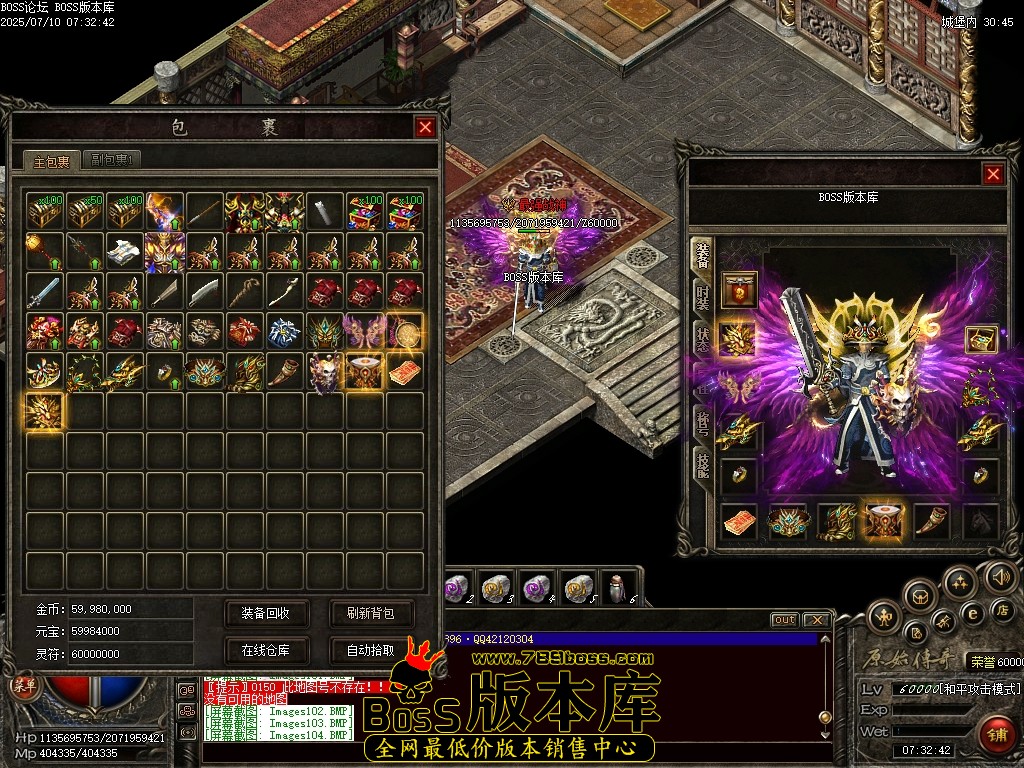Select the blue steel sword in the bag
Viewport: 1024px width, 768px height.
45,291
